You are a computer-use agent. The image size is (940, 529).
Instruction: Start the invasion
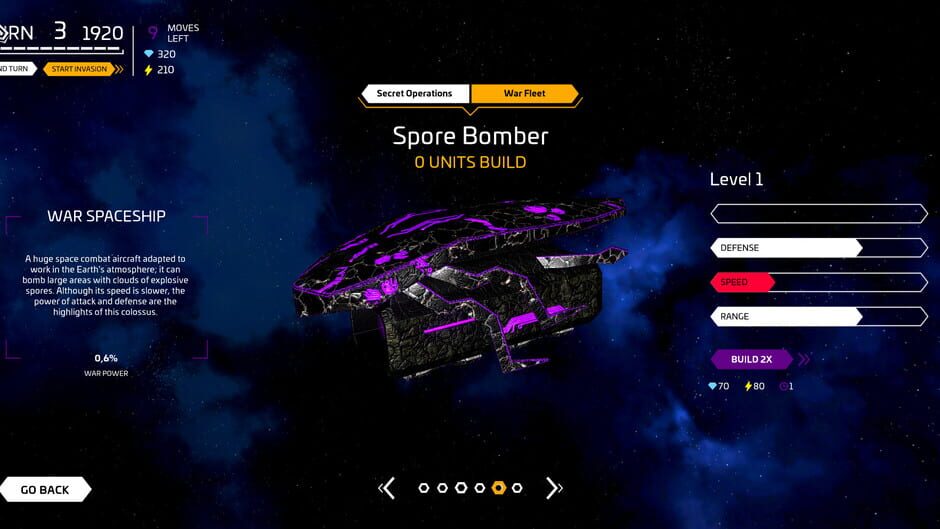(x=81, y=69)
